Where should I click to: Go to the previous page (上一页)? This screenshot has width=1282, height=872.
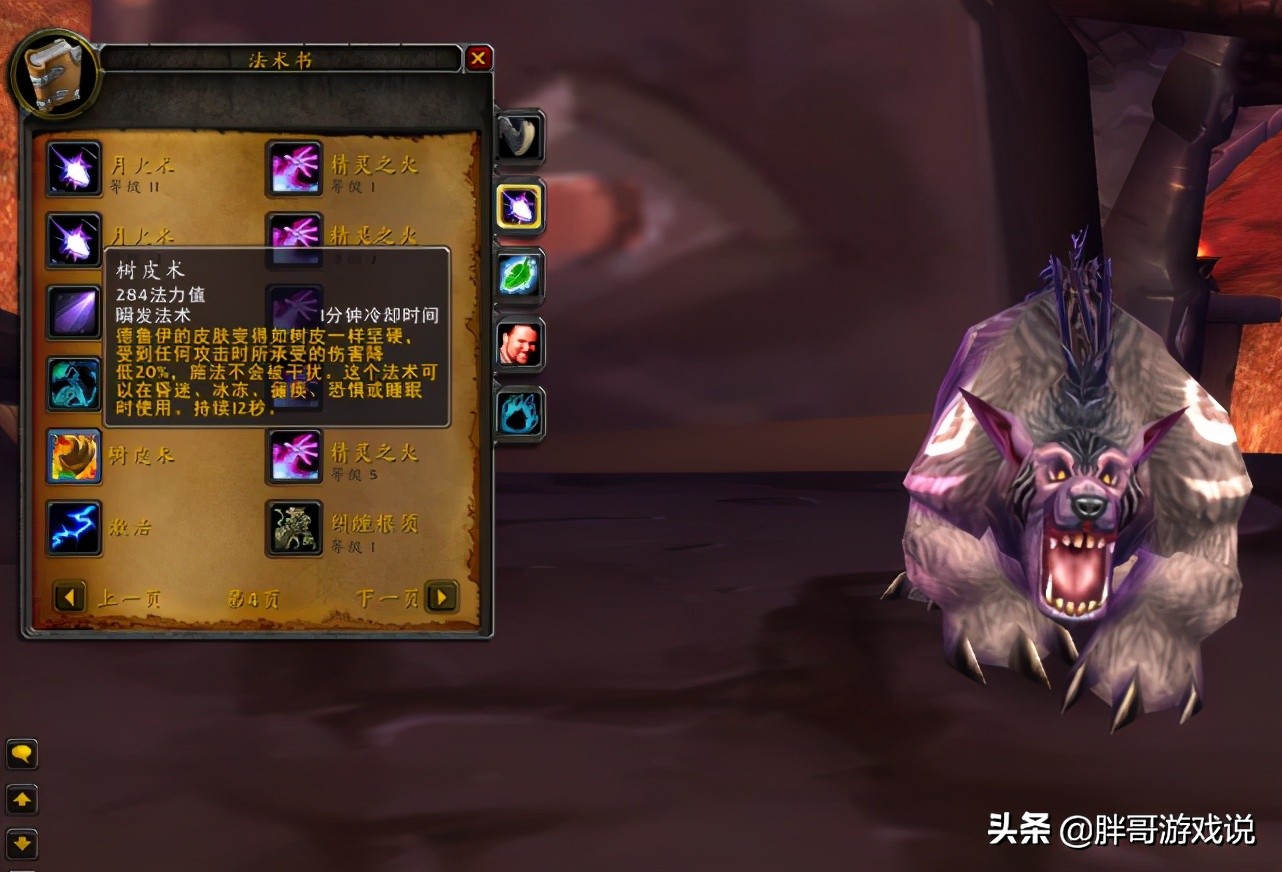click(x=68, y=597)
